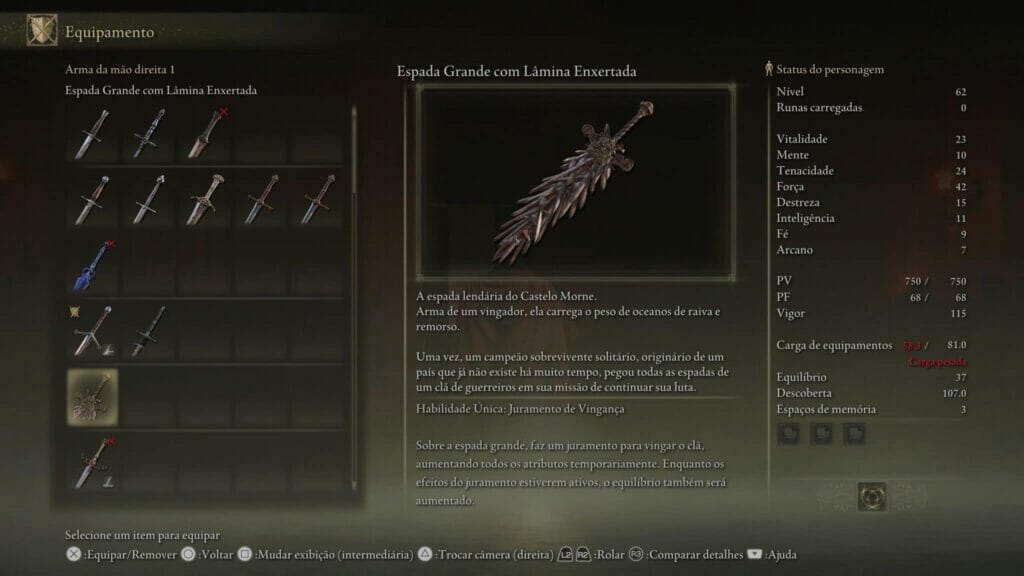Select the highlighted Grafted Blade Greatsword slot
Screen dimensions: 1024x576
coord(92,394)
